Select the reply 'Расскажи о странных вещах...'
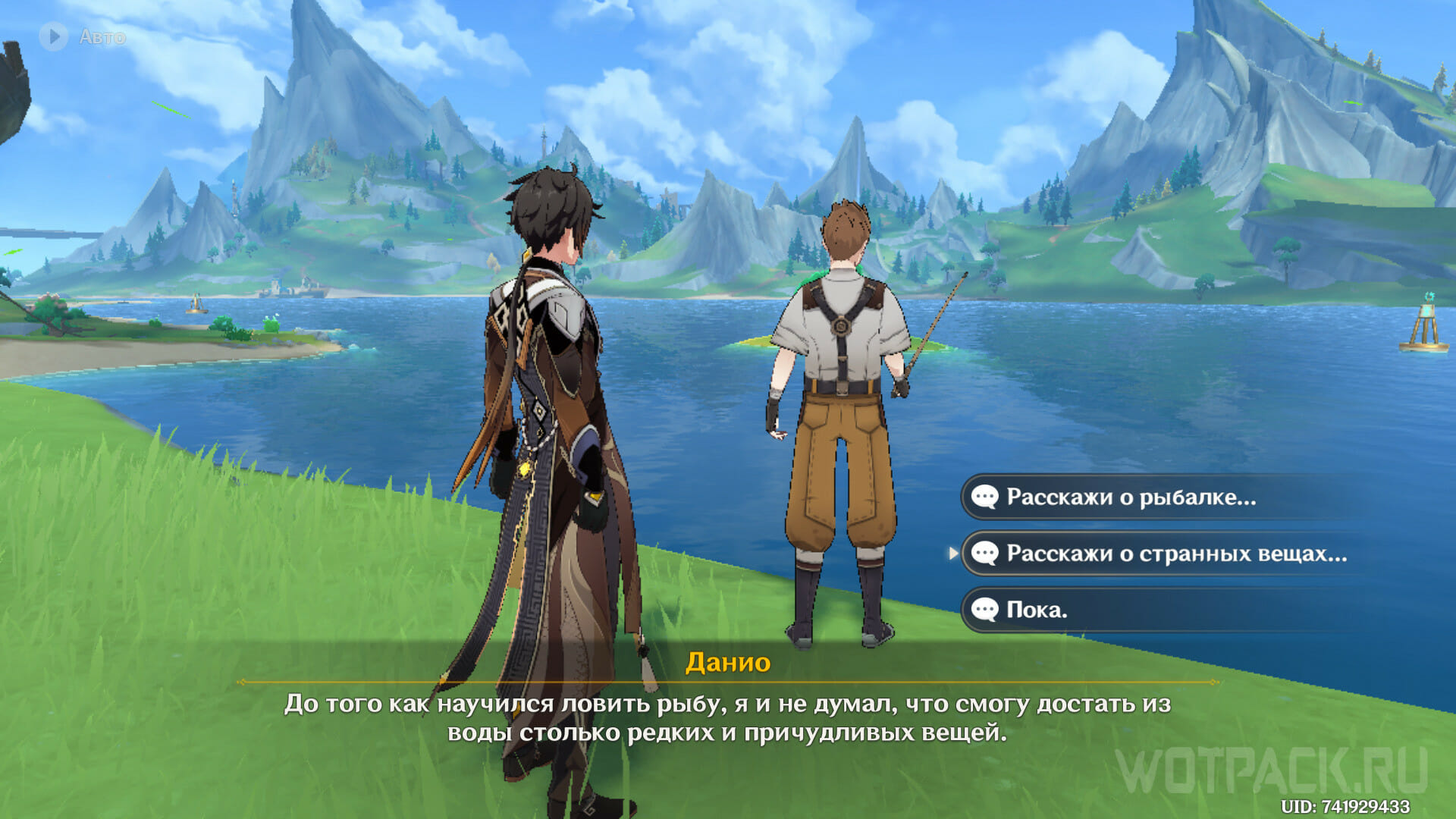Image resolution: width=1456 pixels, height=819 pixels. pos(1175,554)
